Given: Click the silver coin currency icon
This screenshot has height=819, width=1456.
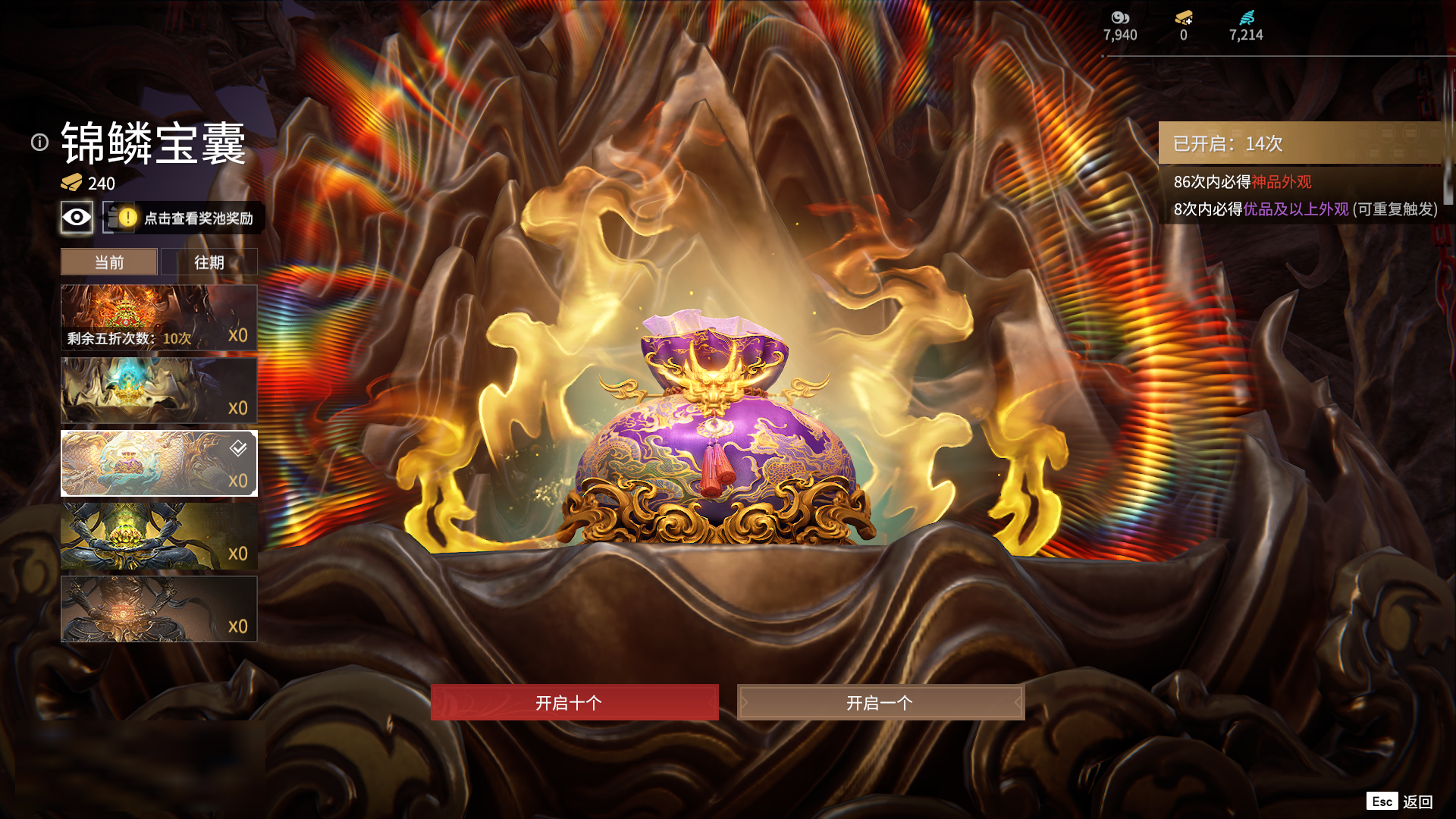Looking at the screenshot, I should (x=1120, y=18).
